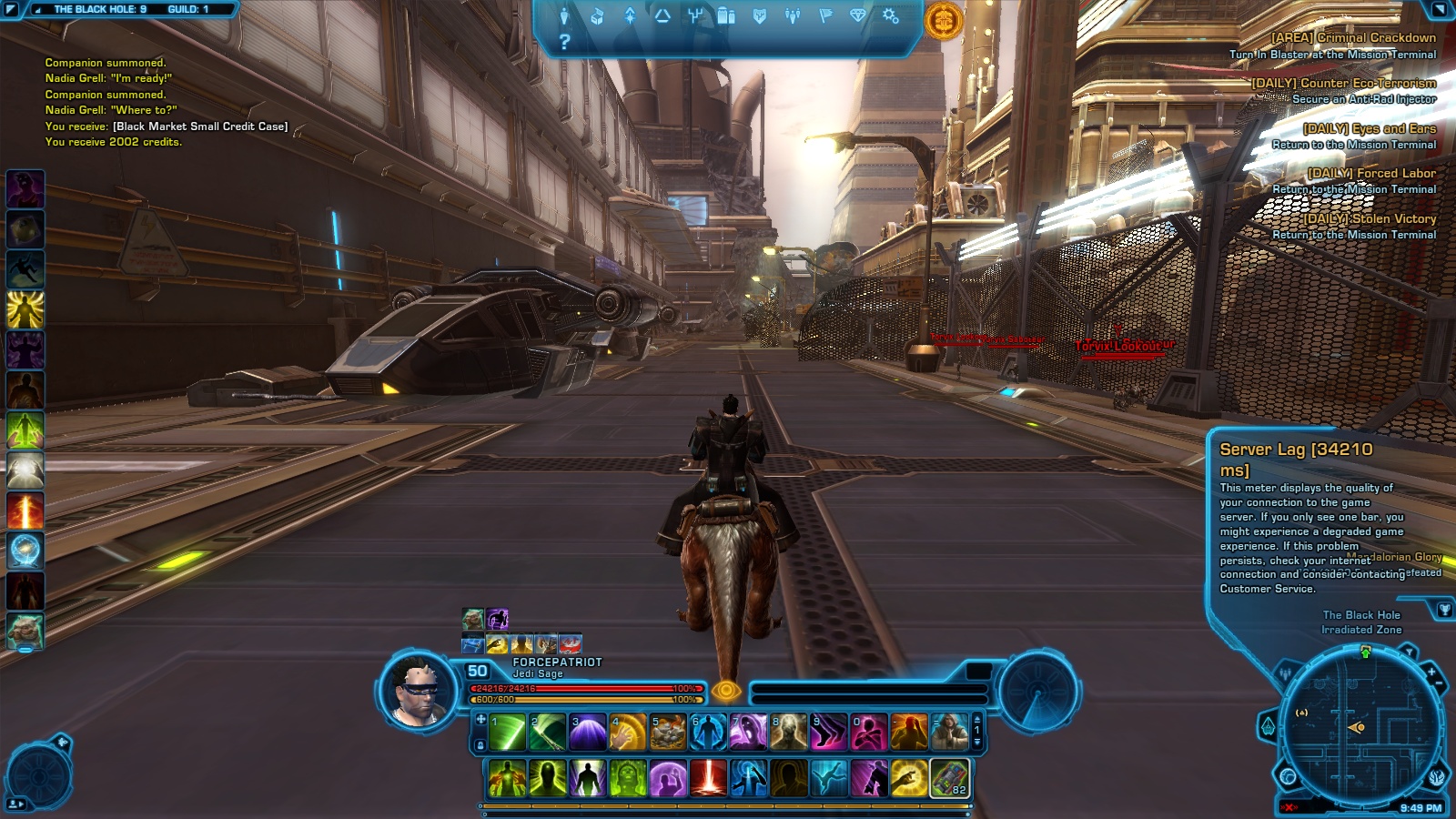Viewport: 1456px width, 819px height.
Task: Zoom in the minimap with plus button
Action: pos(1431,672)
